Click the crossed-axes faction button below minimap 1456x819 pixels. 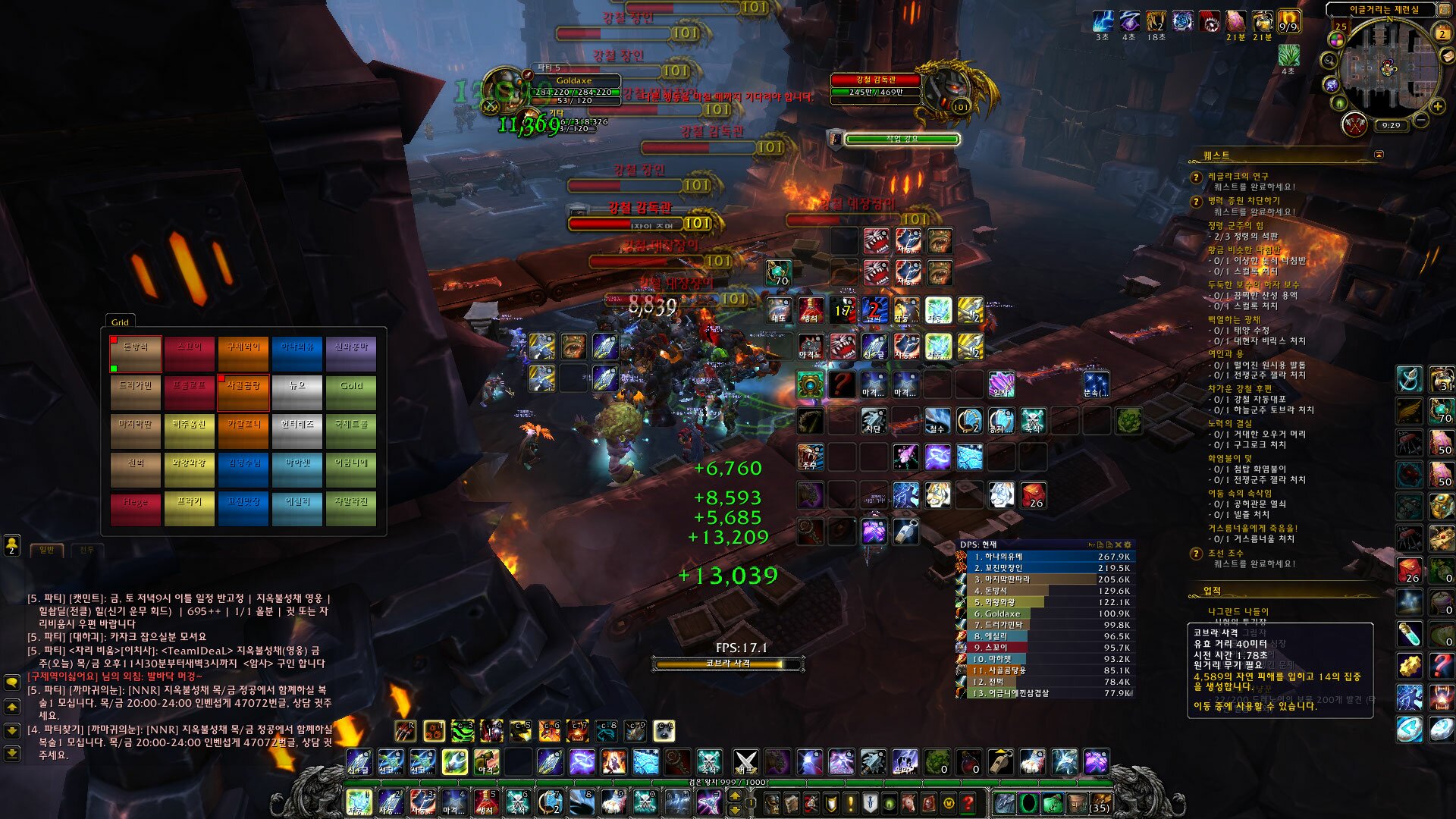tap(1354, 124)
